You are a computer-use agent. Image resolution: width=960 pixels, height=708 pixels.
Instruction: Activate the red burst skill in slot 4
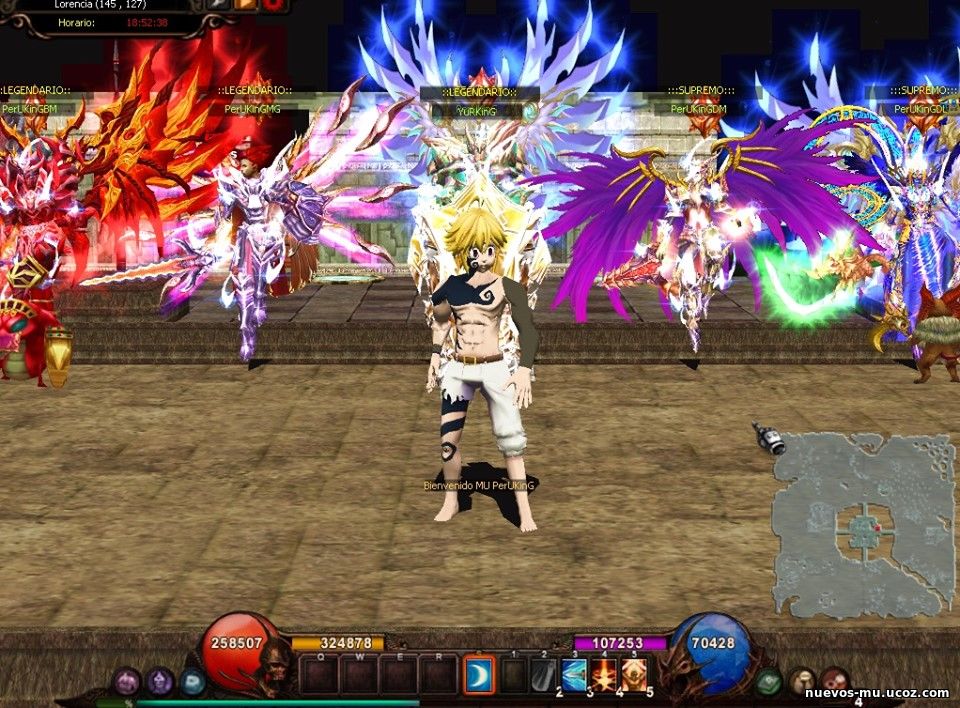tap(604, 675)
